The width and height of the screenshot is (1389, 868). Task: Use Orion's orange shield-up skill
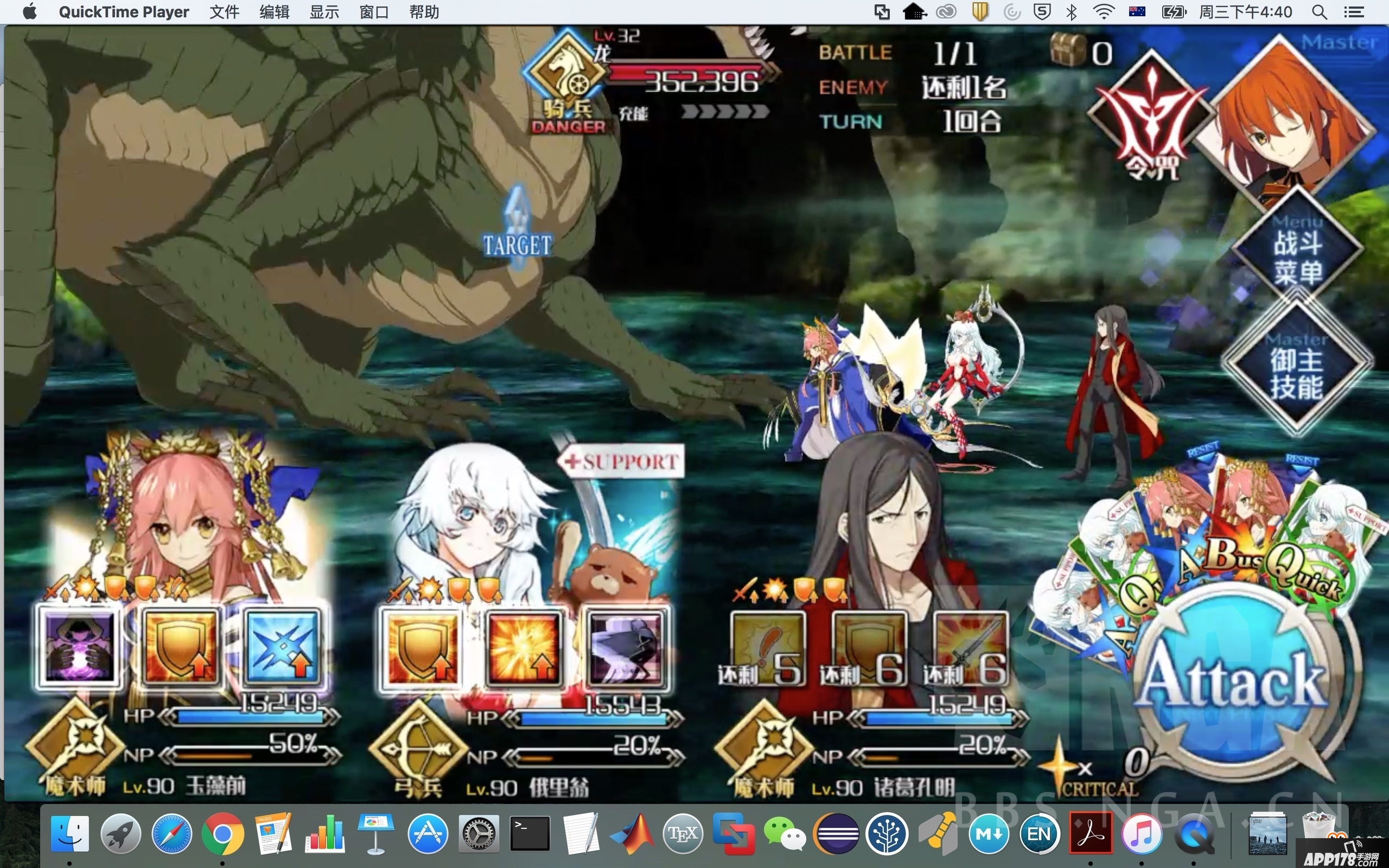click(x=422, y=648)
